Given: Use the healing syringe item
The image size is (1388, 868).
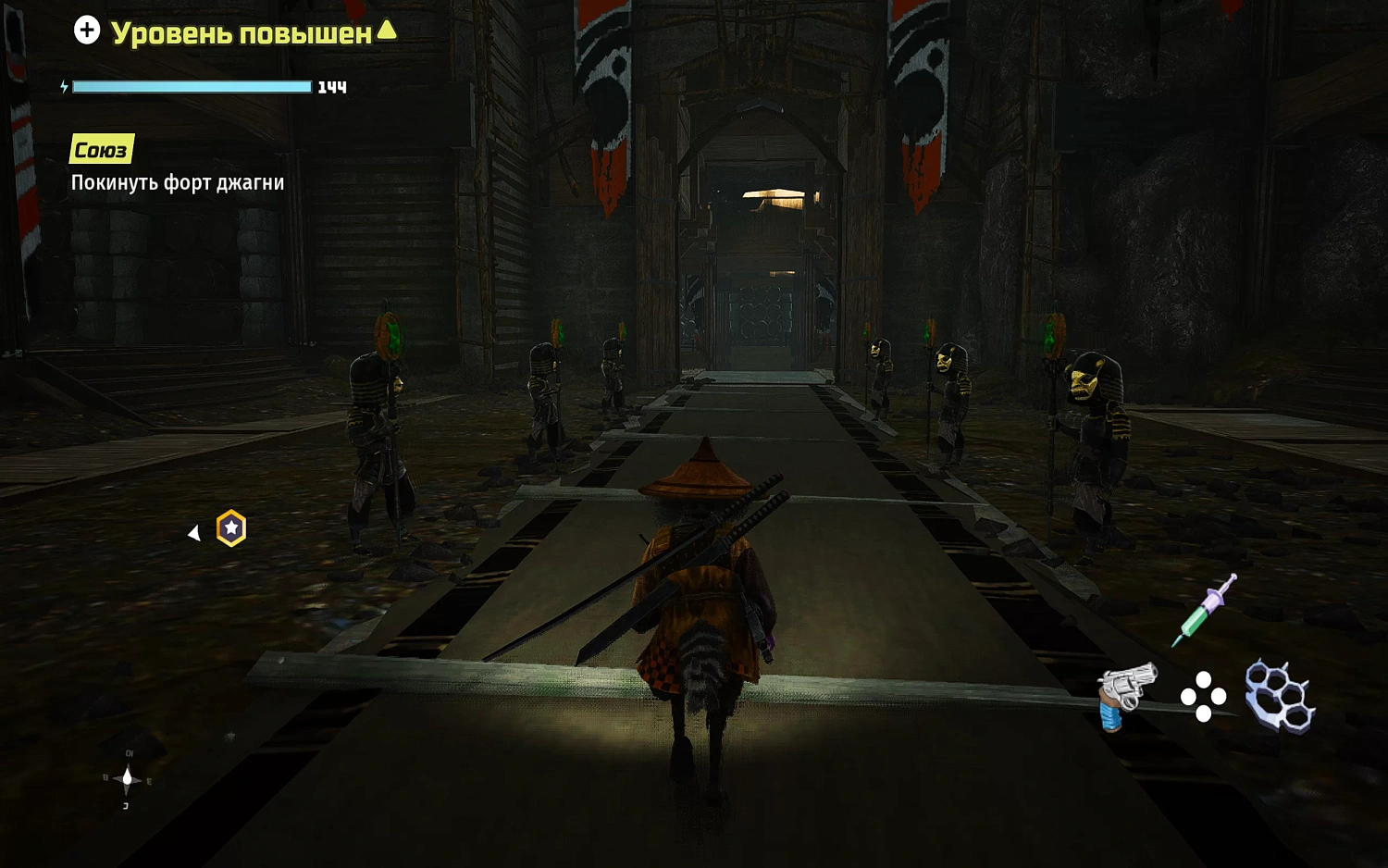Looking at the screenshot, I should [1204, 610].
